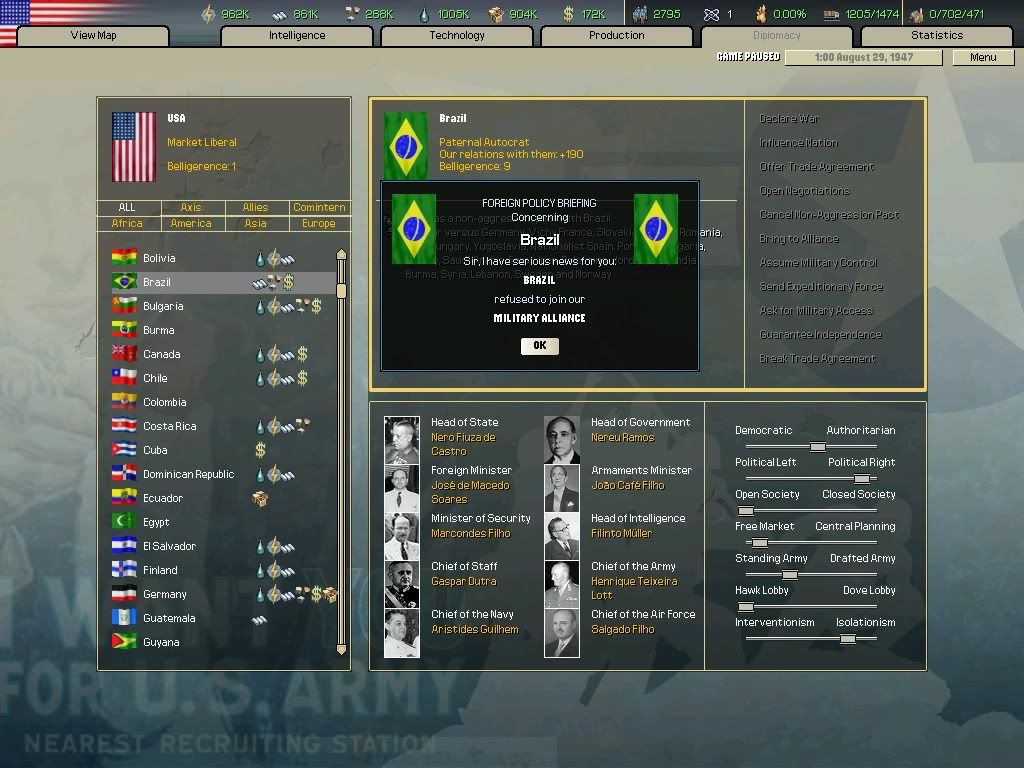Viewport: 1024px width, 768px height.
Task: Open the View Map tab
Action: [x=93, y=36]
